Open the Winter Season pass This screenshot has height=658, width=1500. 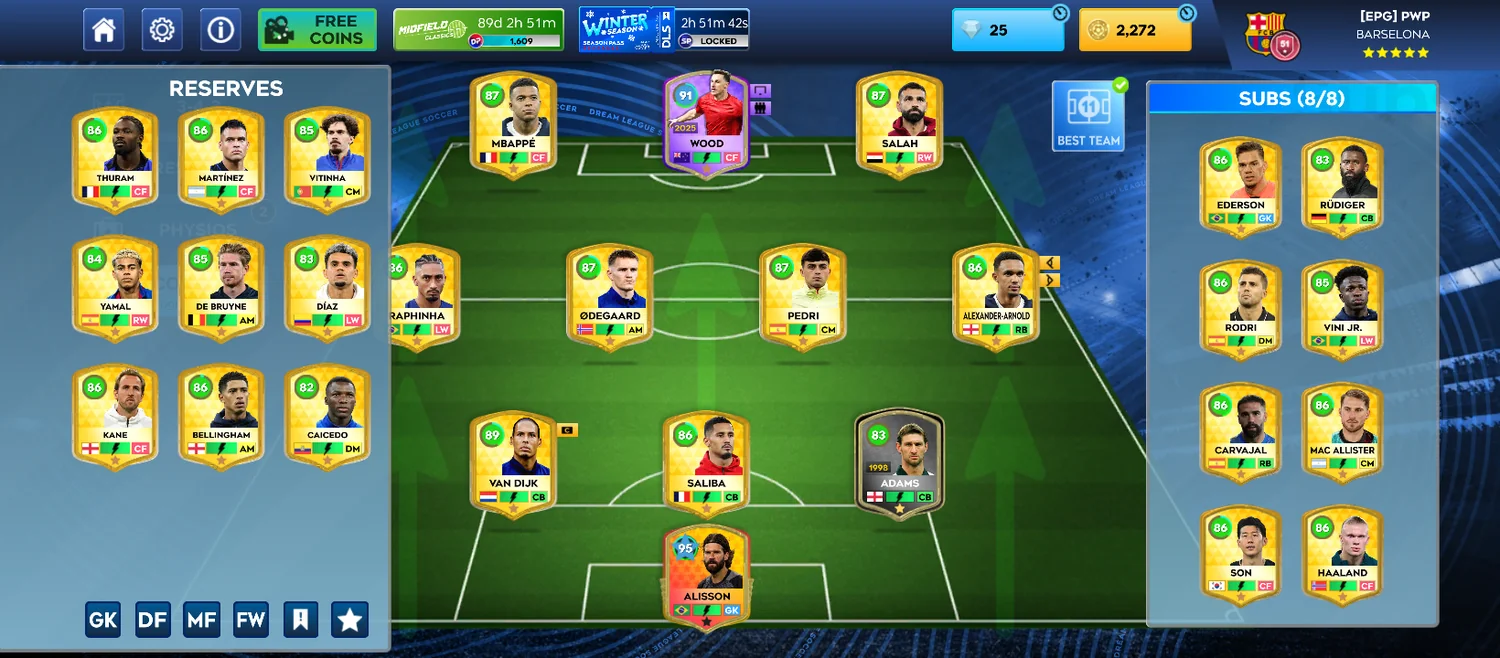(x=663, y=30)
